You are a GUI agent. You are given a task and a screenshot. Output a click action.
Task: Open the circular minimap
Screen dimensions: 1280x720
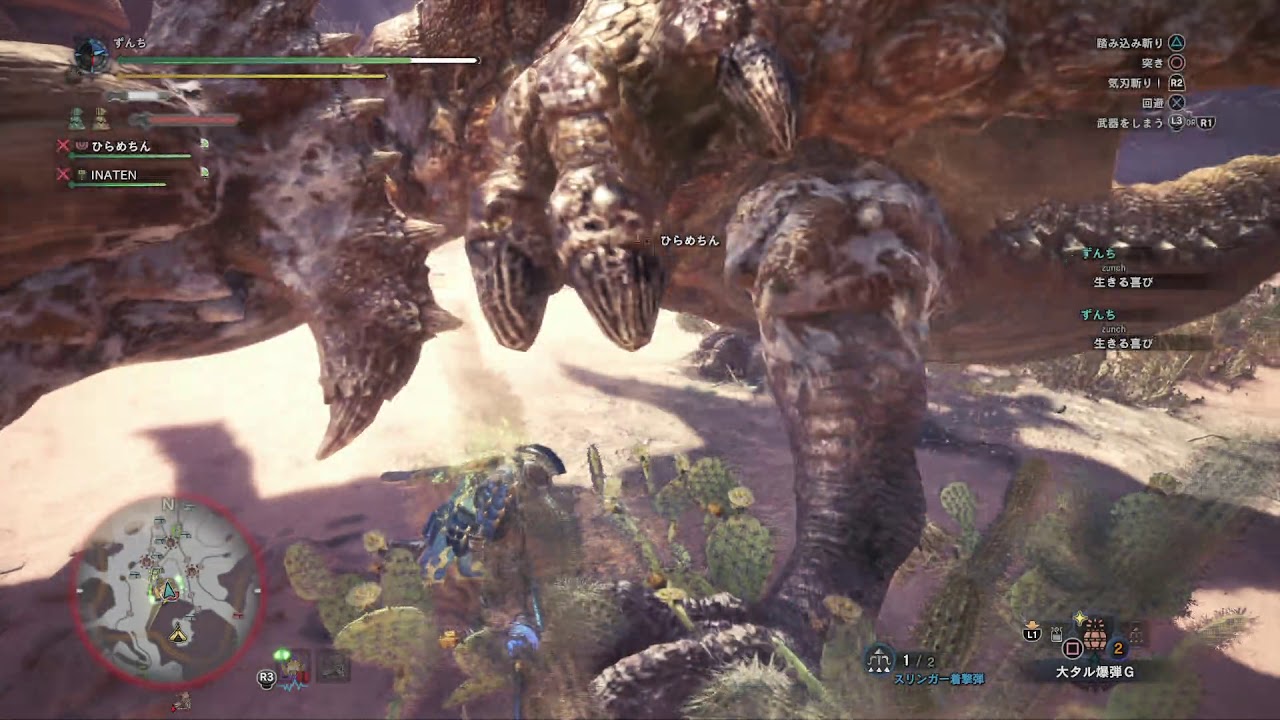tap(168, 592)
